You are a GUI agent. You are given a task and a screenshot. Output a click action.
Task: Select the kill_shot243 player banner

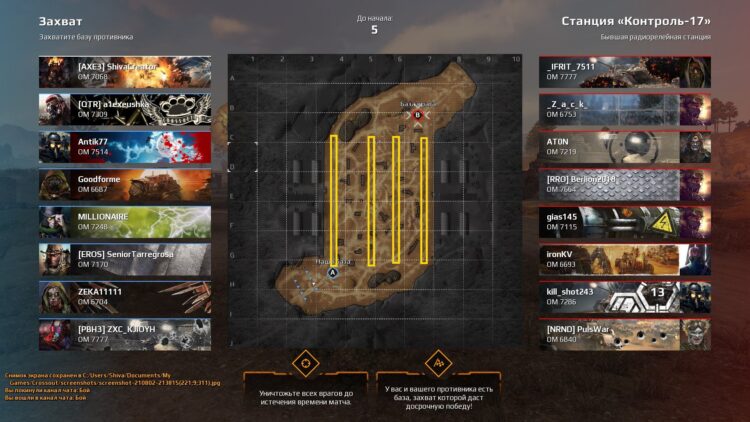(625, 297)
